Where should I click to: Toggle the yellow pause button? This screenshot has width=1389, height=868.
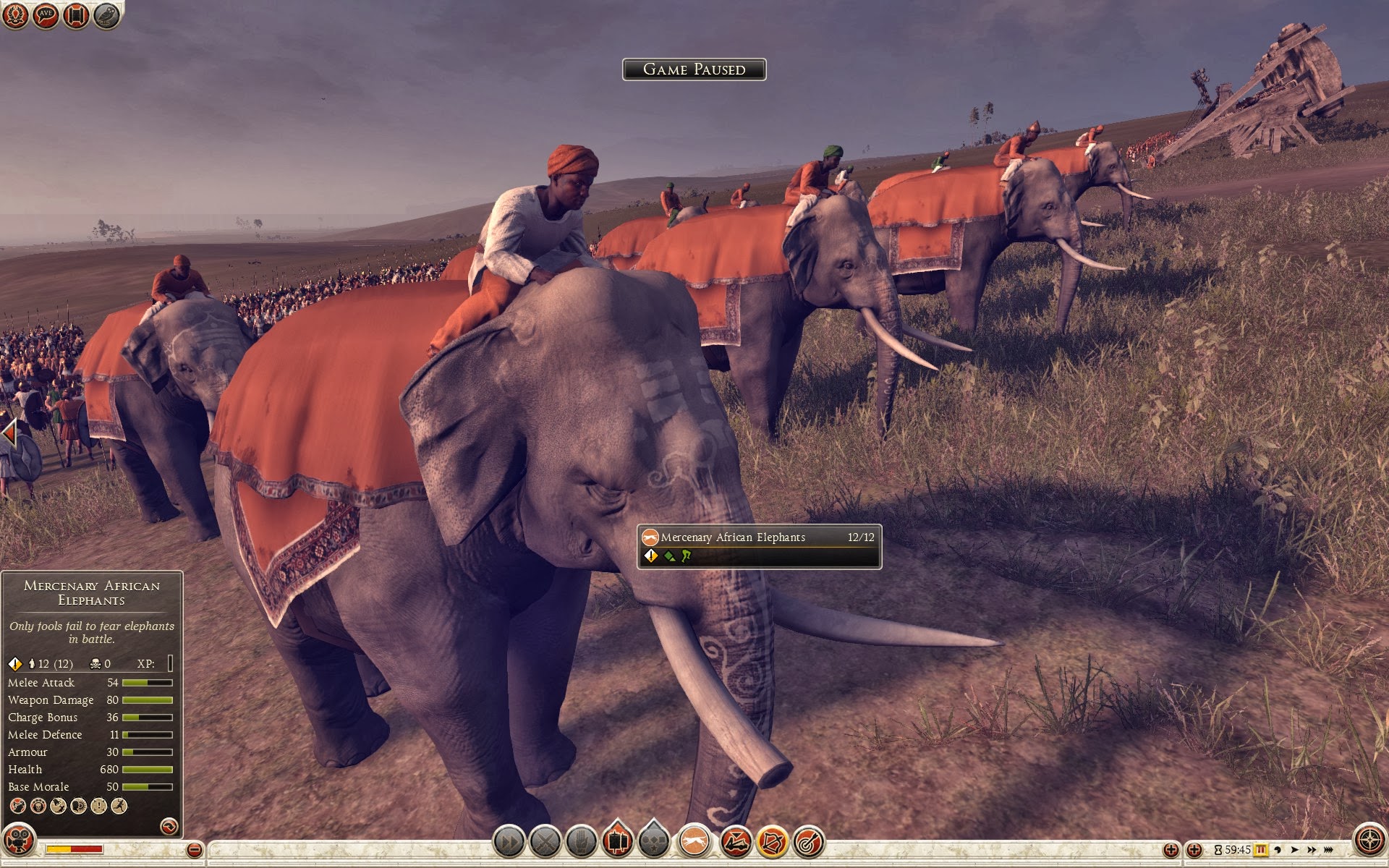[x=1261, y=850]
